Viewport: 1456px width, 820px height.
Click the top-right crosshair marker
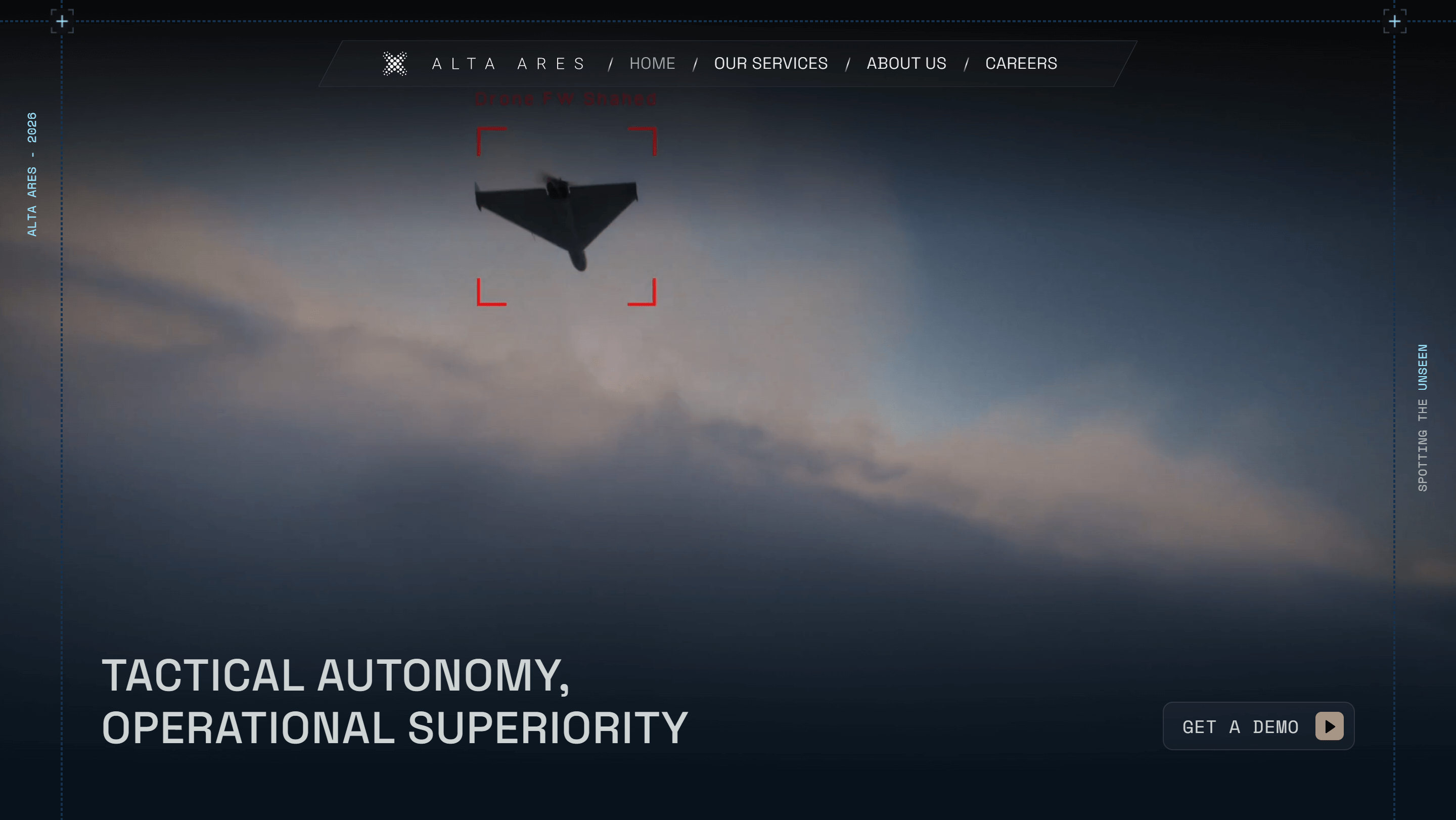(x=1394, y=21)
